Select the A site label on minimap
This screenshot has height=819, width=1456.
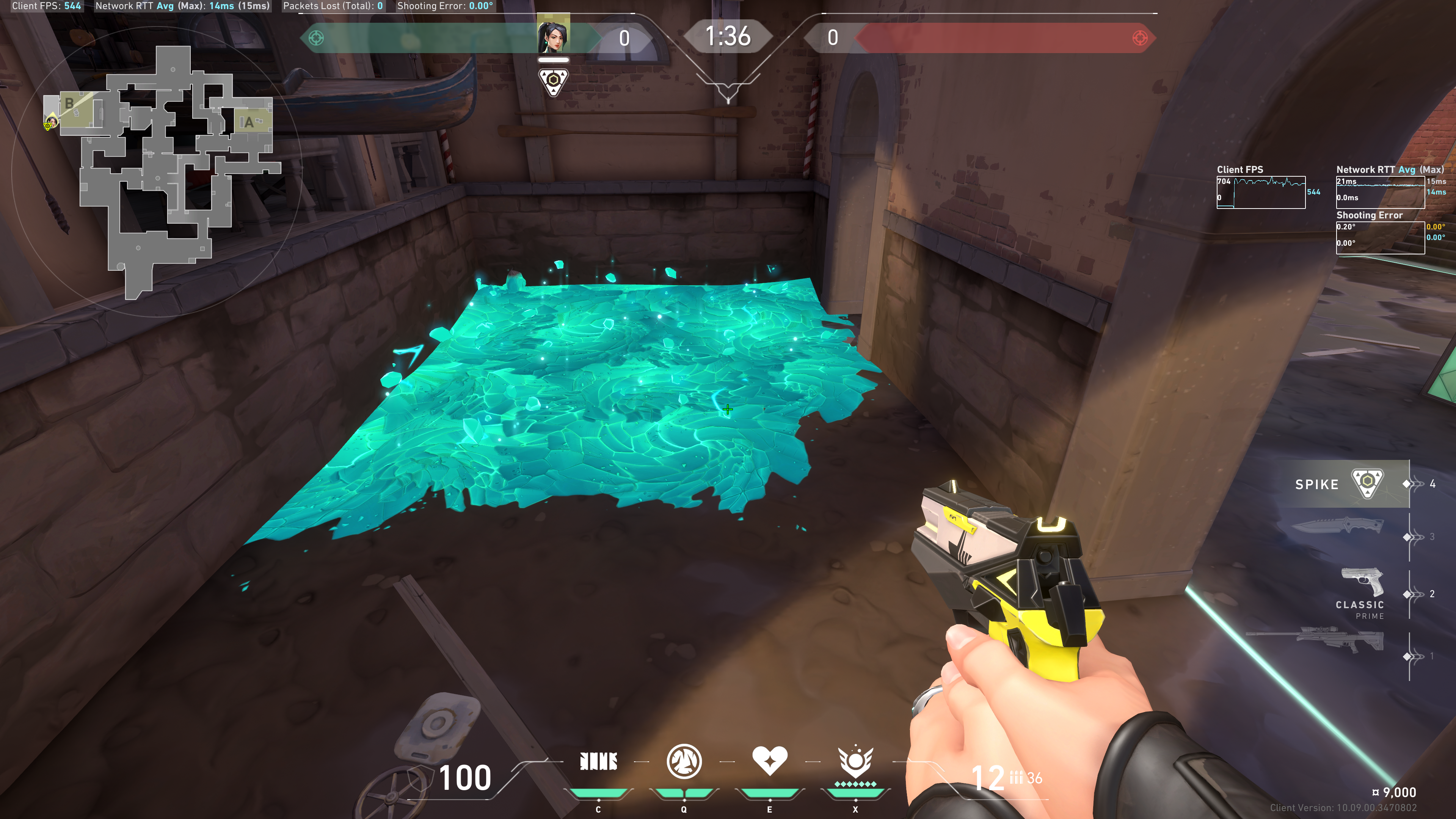point(248,122)
